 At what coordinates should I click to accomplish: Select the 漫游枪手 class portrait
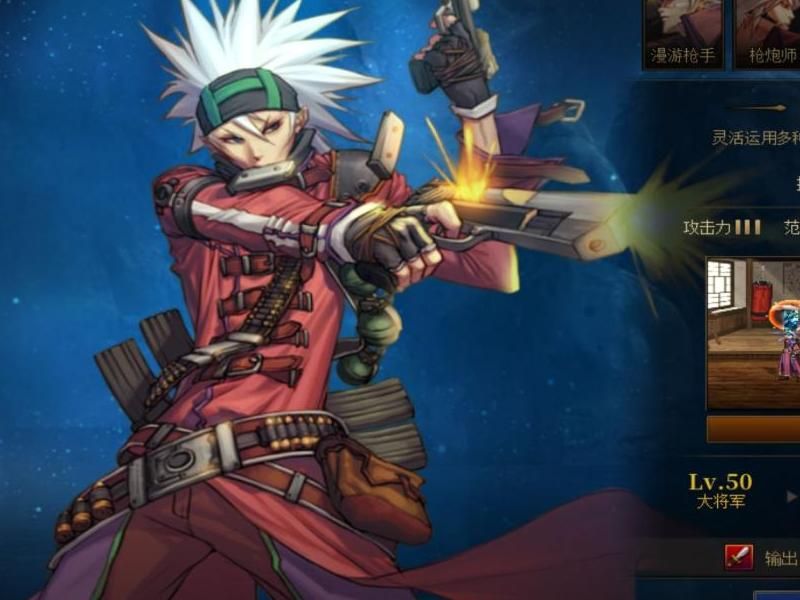[x=683, y=32]
